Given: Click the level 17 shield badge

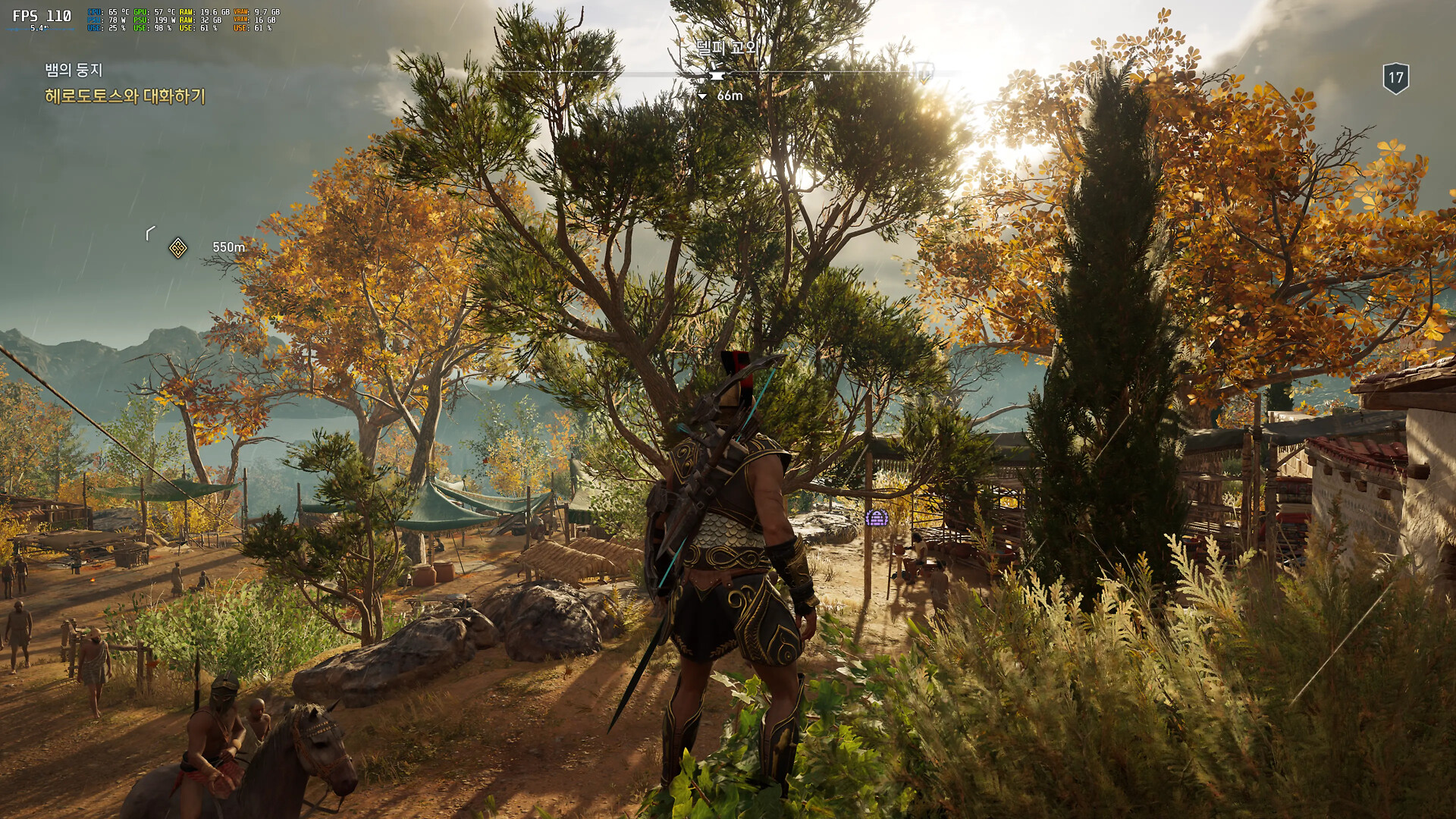Looking at the screenshot, I should click(x=1395, y=78).
